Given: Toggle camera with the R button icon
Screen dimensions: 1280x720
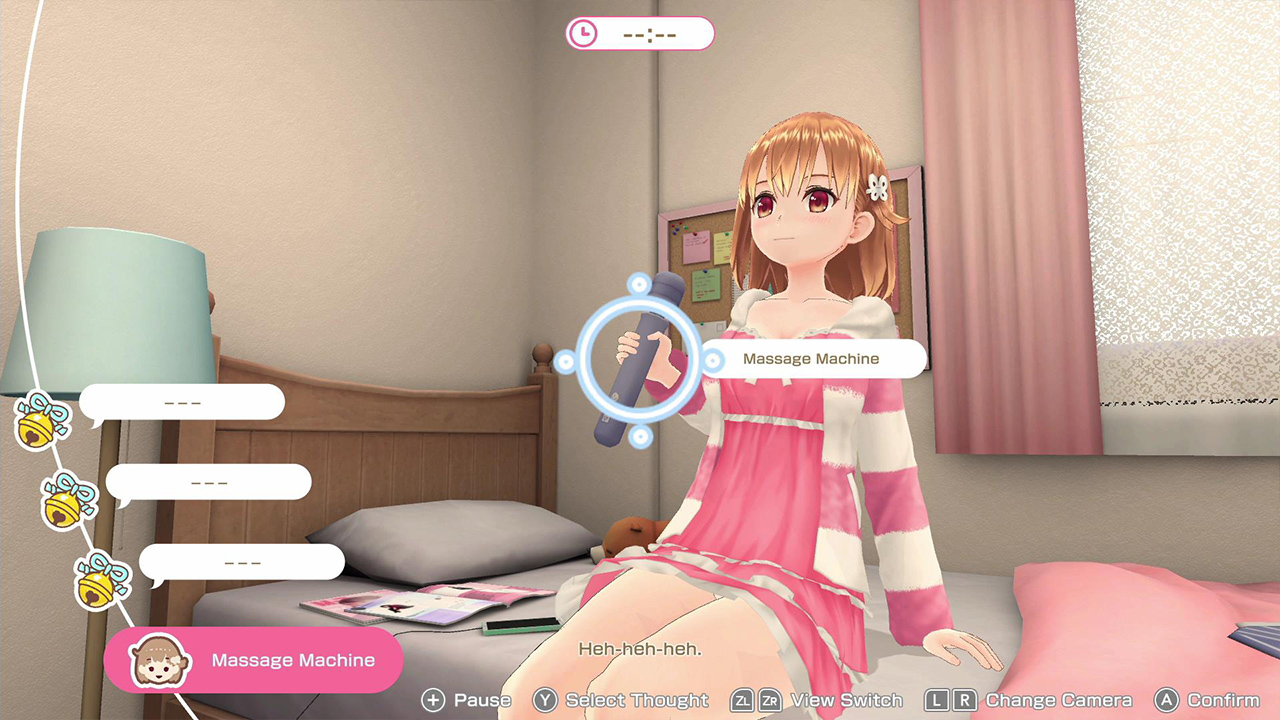Looking at the screenshot, I should [965, 701].
